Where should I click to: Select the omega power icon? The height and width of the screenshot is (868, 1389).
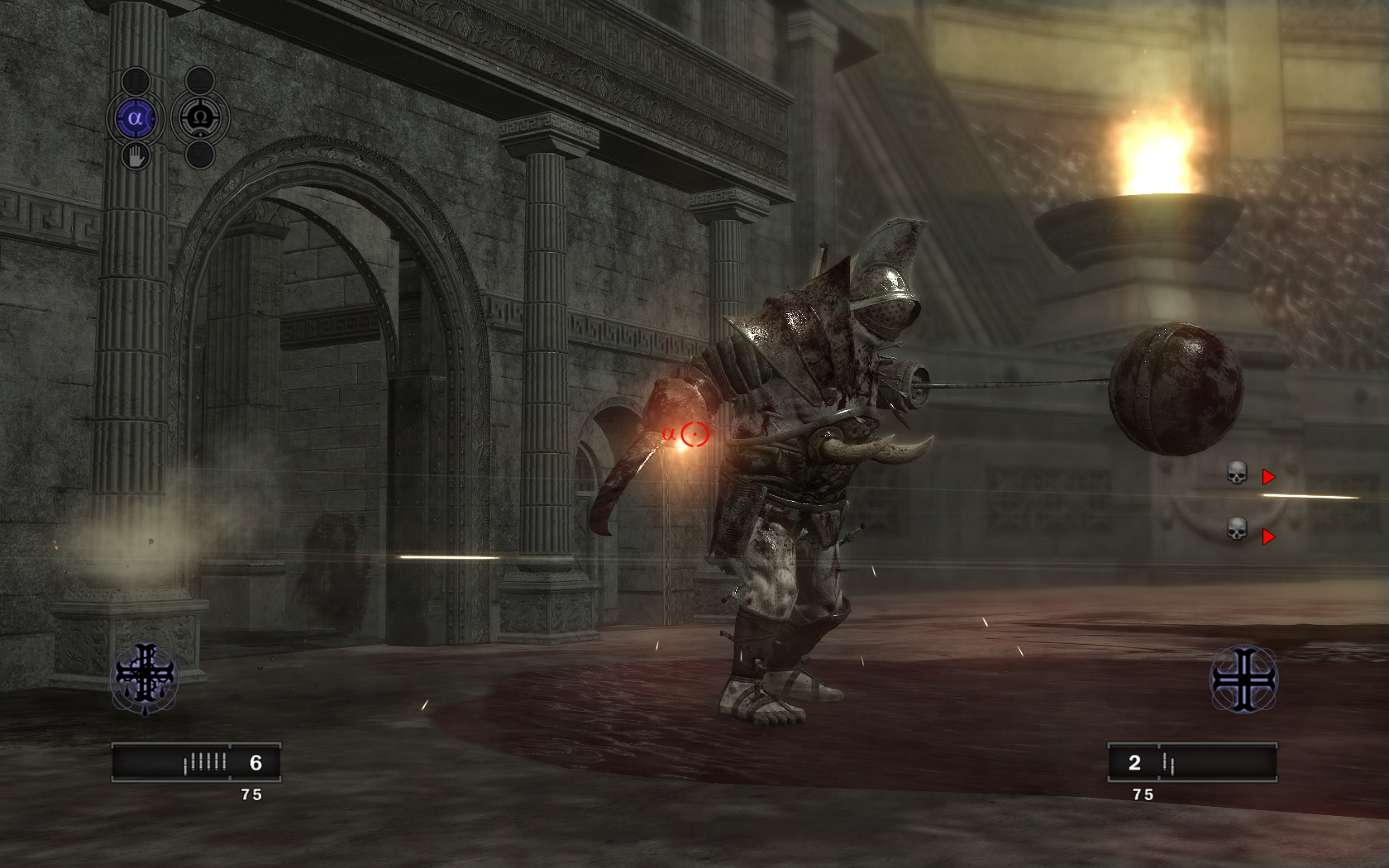[x=199, y=118]
